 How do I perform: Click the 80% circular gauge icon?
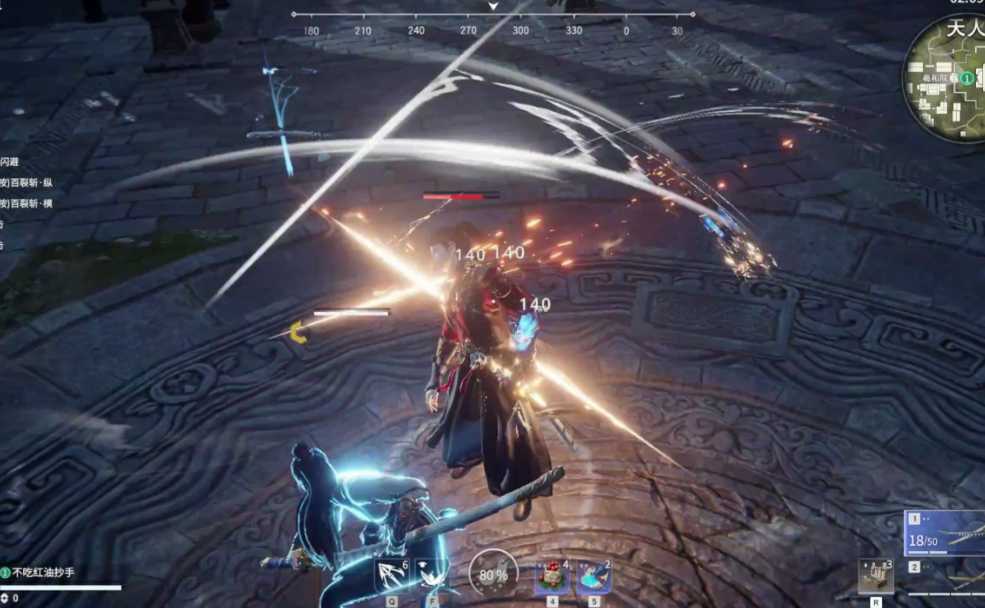pos(493,575)
